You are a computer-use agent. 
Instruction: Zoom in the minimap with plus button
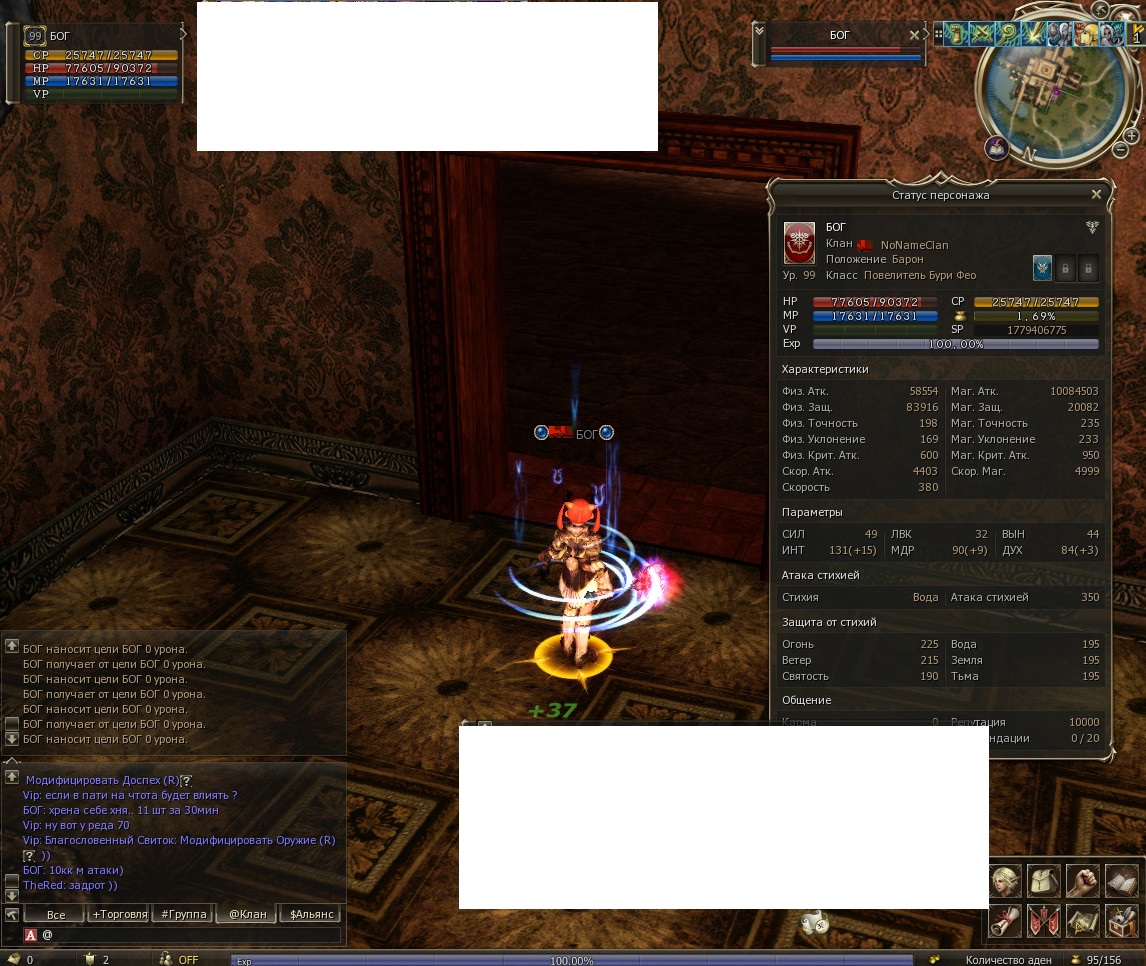pyautogui.click(x=1131, y=135)
